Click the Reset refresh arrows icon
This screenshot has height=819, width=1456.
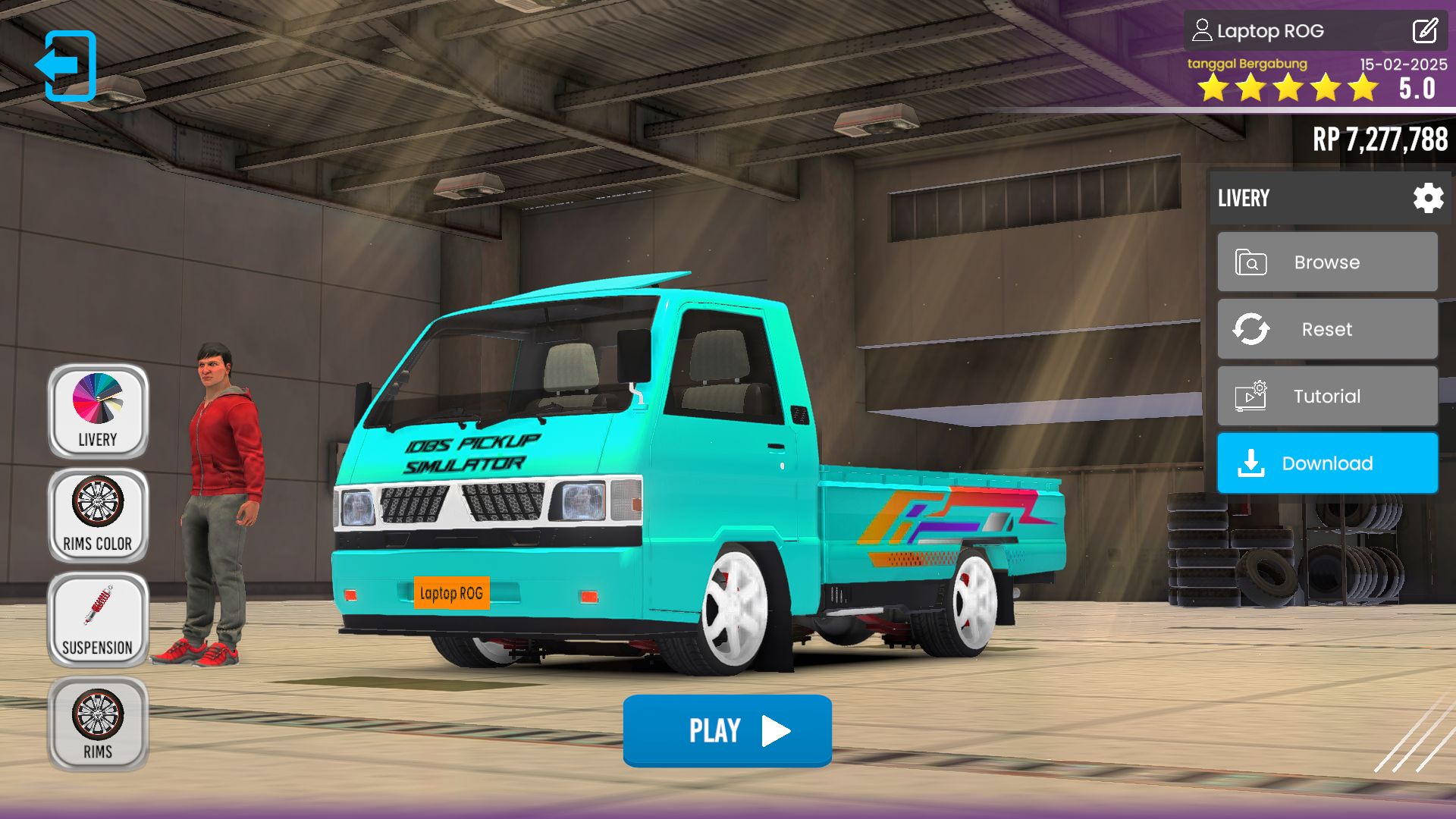click(x=1251, y=328)
